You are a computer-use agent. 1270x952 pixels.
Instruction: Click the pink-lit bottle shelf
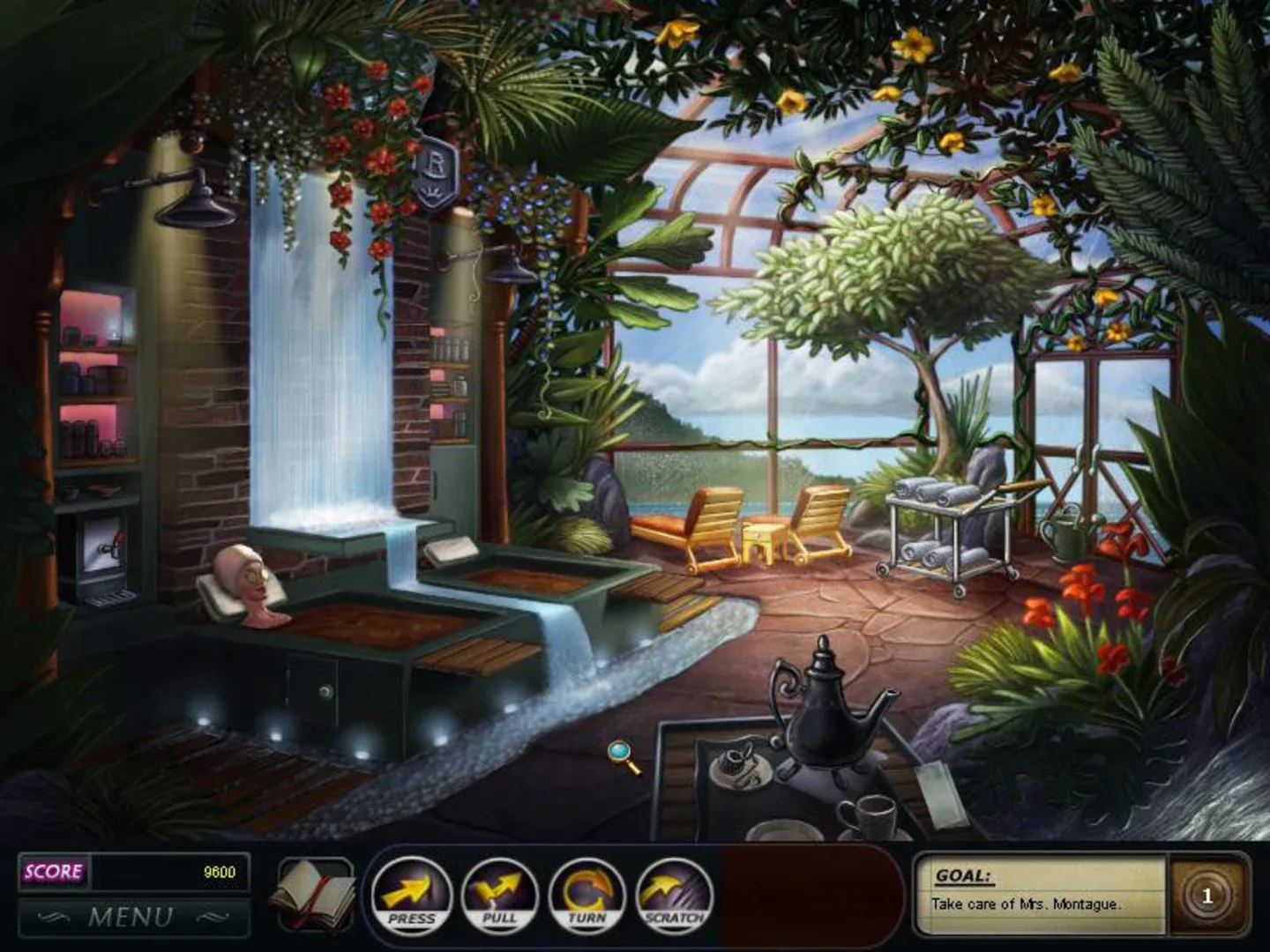[x=97, y=370]
